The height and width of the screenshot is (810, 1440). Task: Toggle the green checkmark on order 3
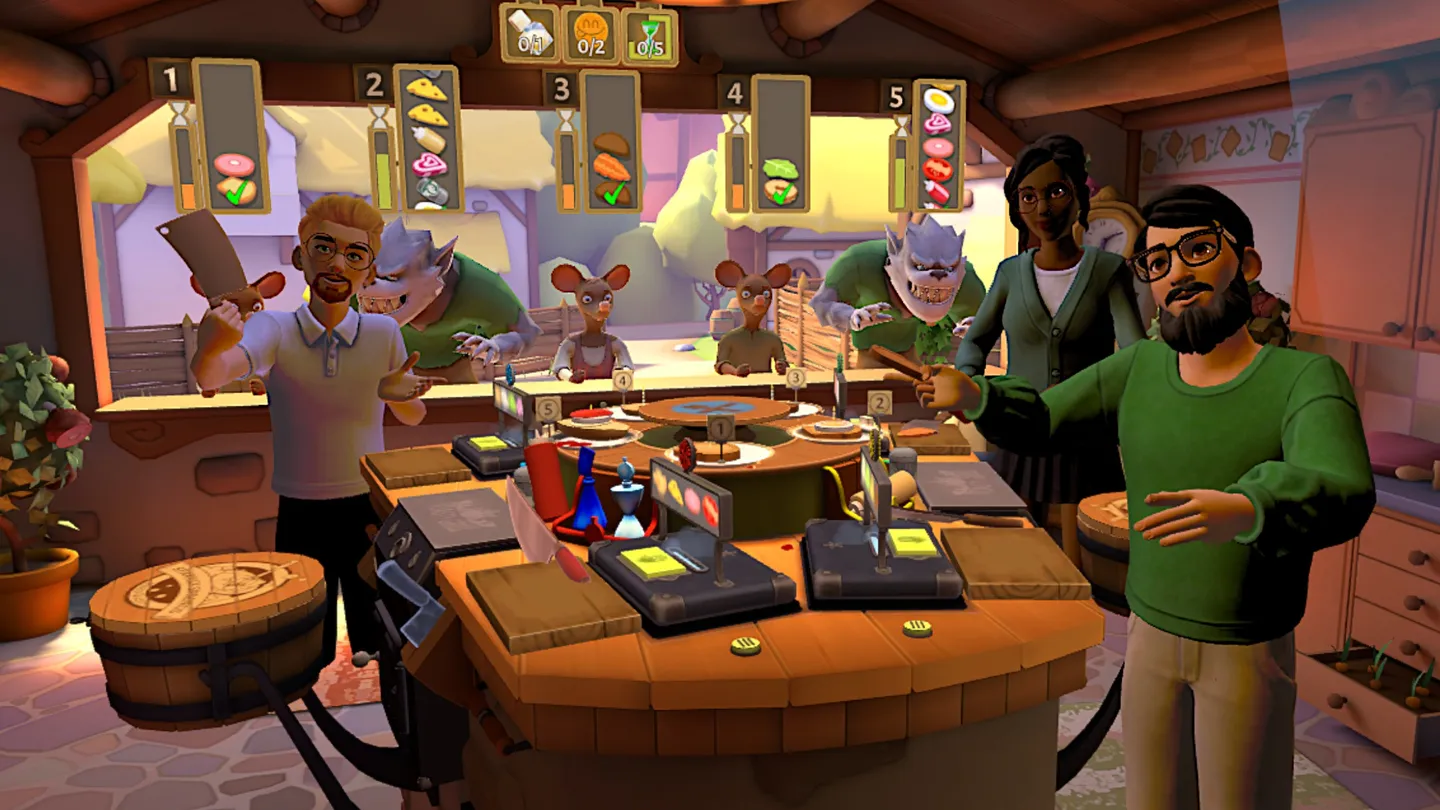pos(614,196)
